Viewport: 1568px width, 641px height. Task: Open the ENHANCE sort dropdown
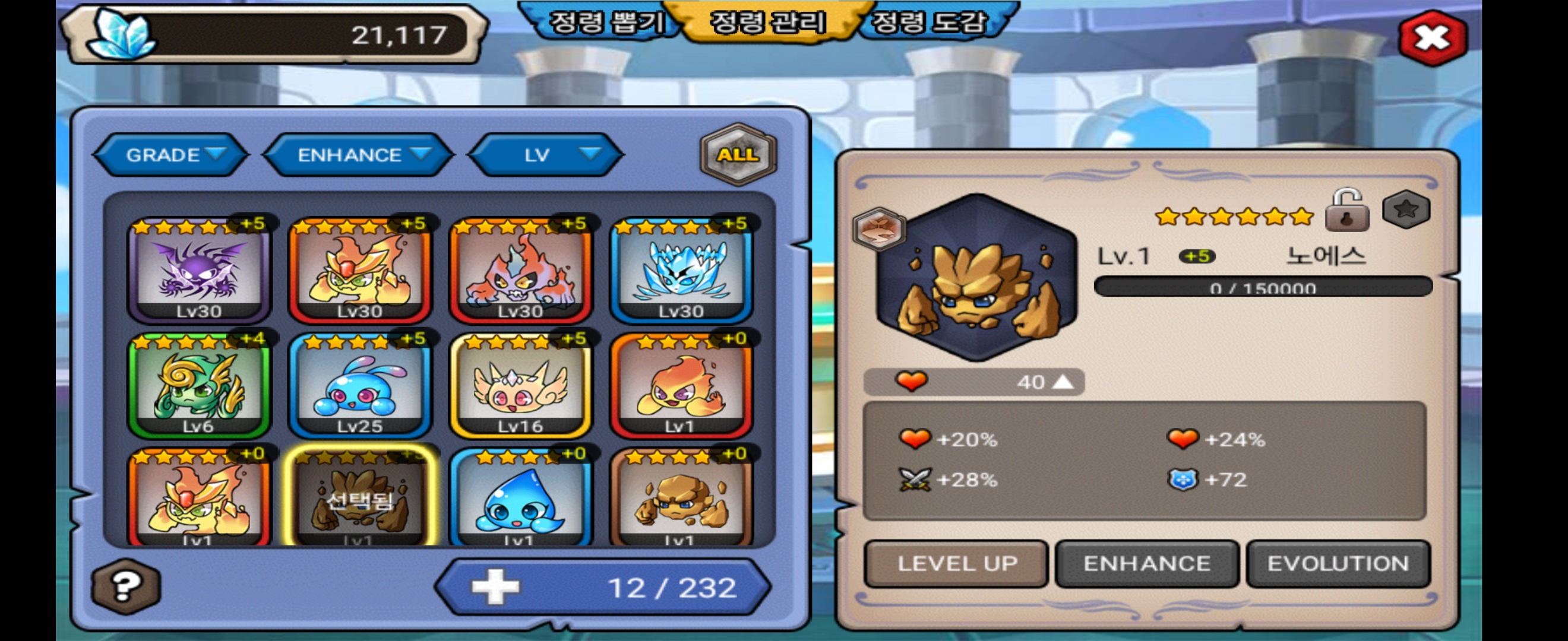pyautogui.click(x=359, y=155)
